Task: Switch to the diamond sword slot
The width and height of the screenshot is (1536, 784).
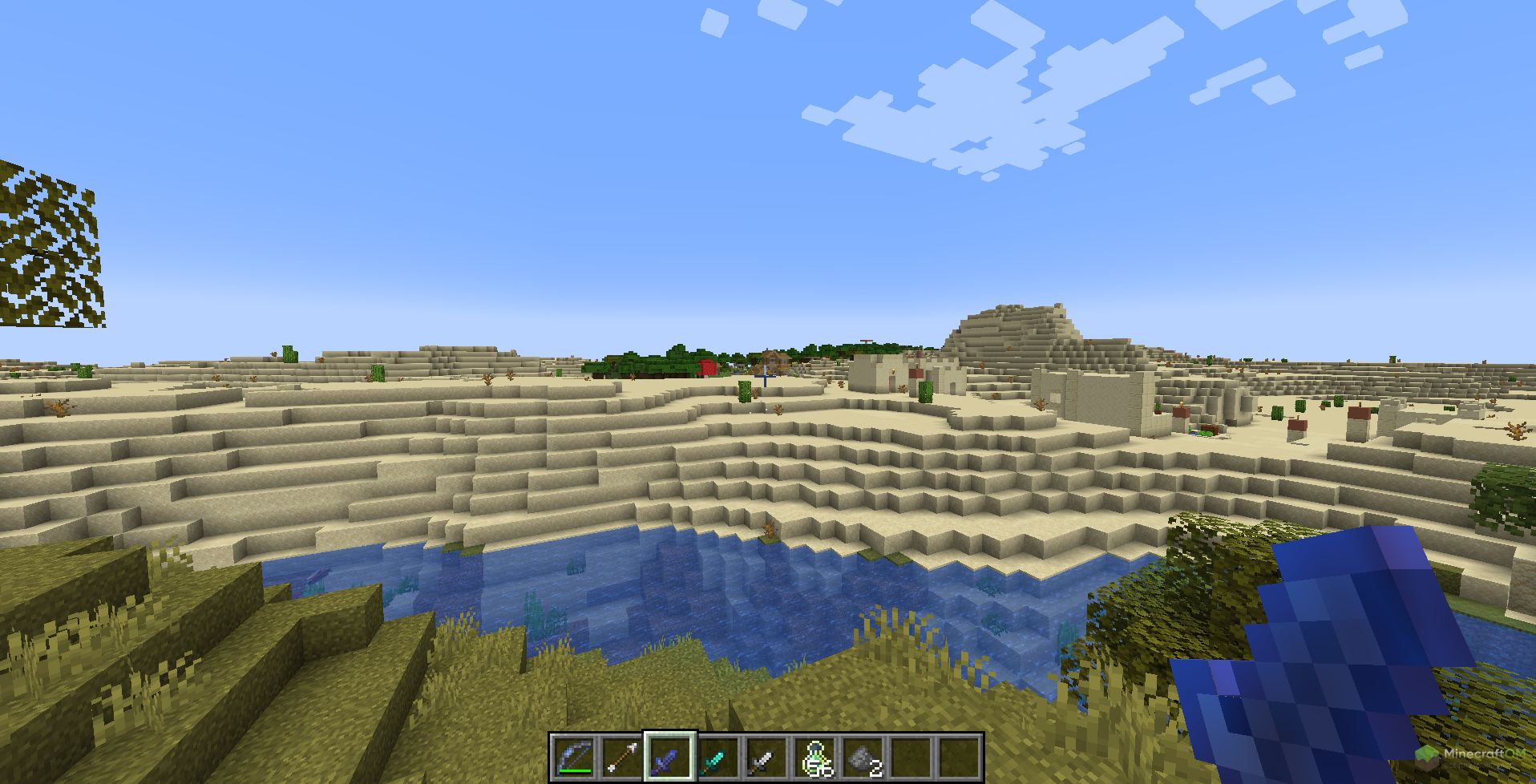Action: (718, 757)
